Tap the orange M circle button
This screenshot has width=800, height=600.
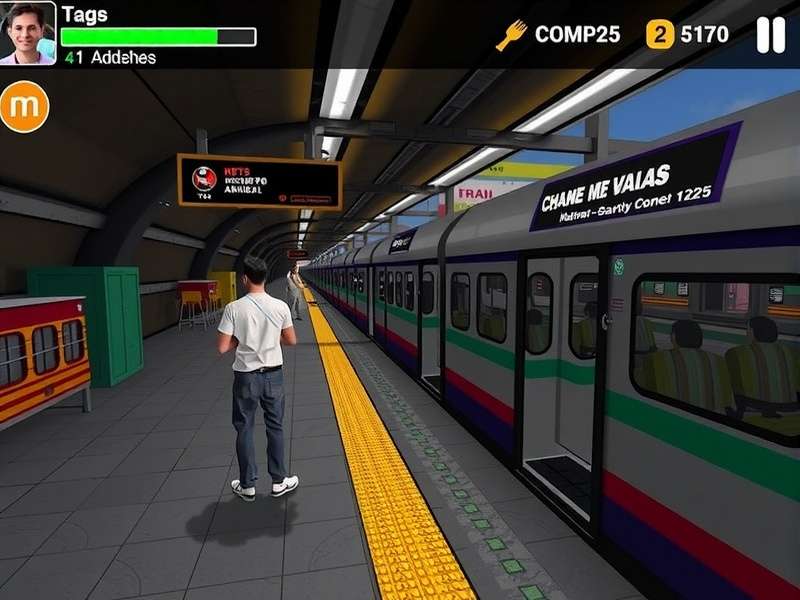tap(24, 107)
